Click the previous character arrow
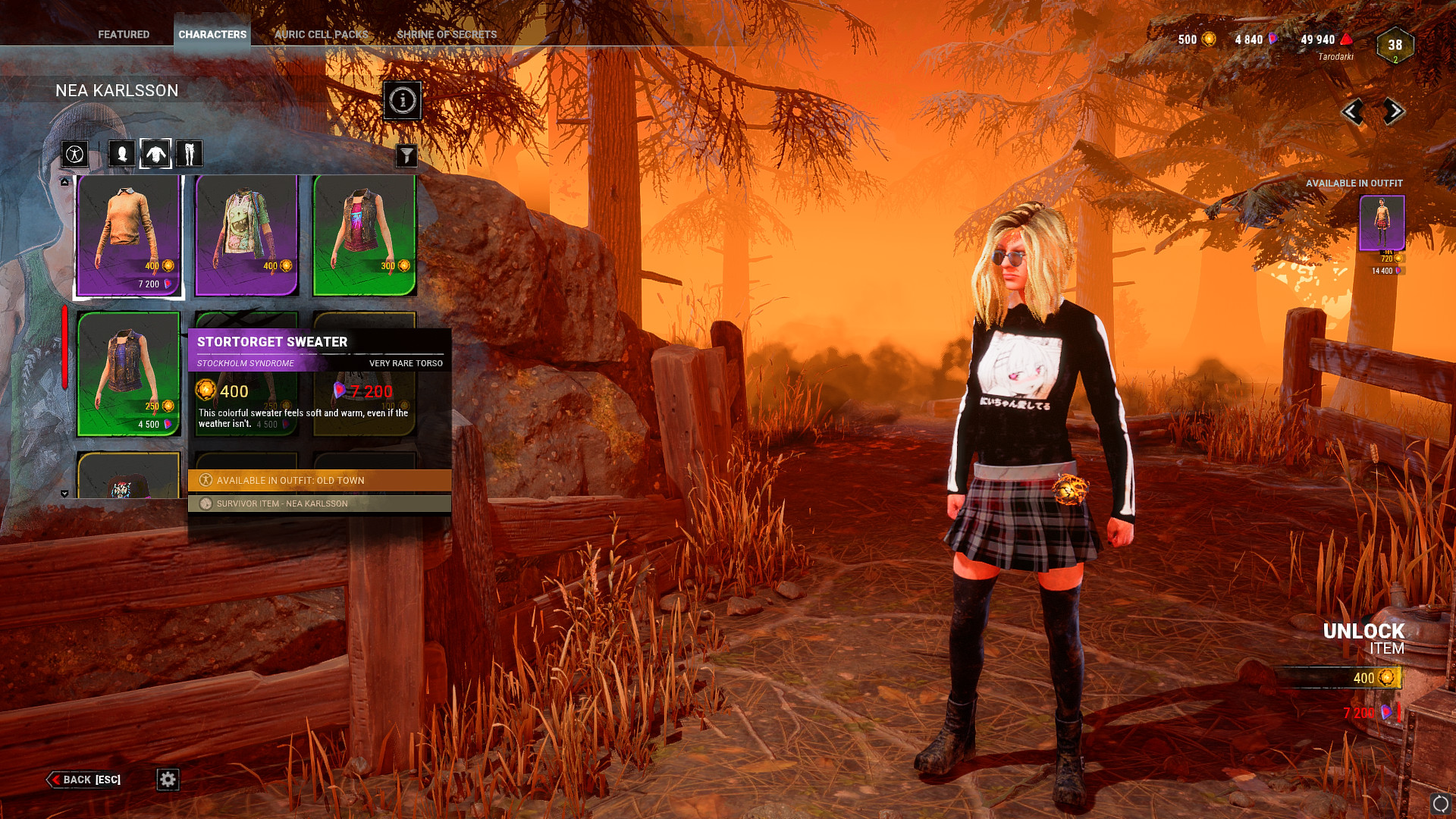 (1354, 112)
